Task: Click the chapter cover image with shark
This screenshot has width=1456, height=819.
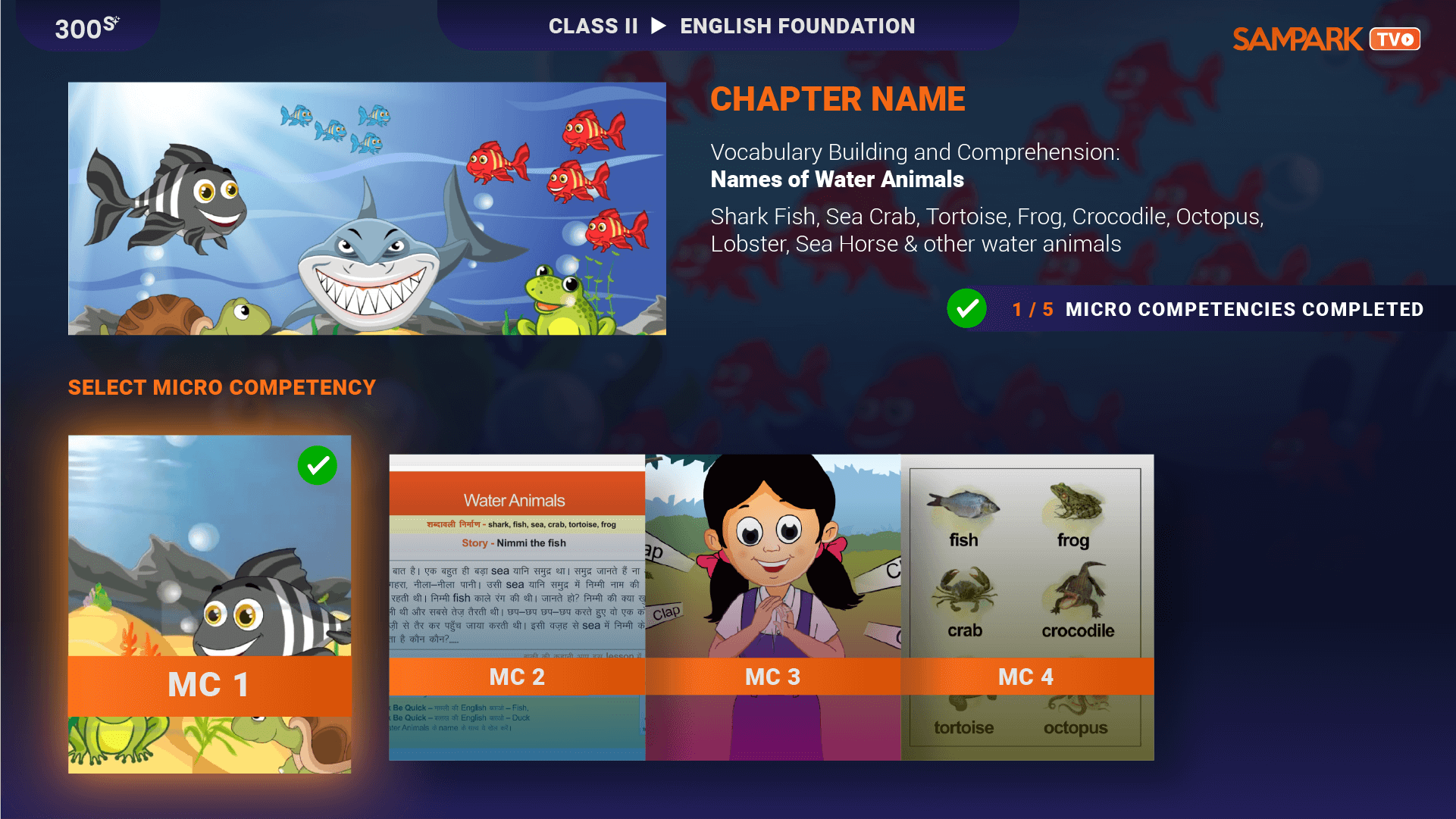Action: [x=367, y=208]
